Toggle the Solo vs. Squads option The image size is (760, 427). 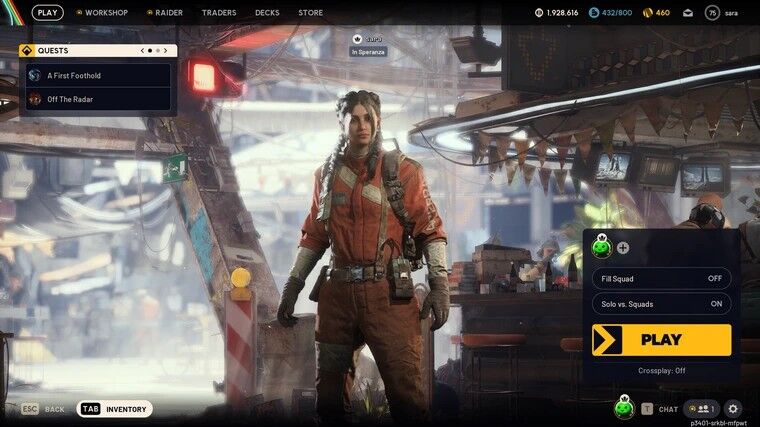coord(661,304)
